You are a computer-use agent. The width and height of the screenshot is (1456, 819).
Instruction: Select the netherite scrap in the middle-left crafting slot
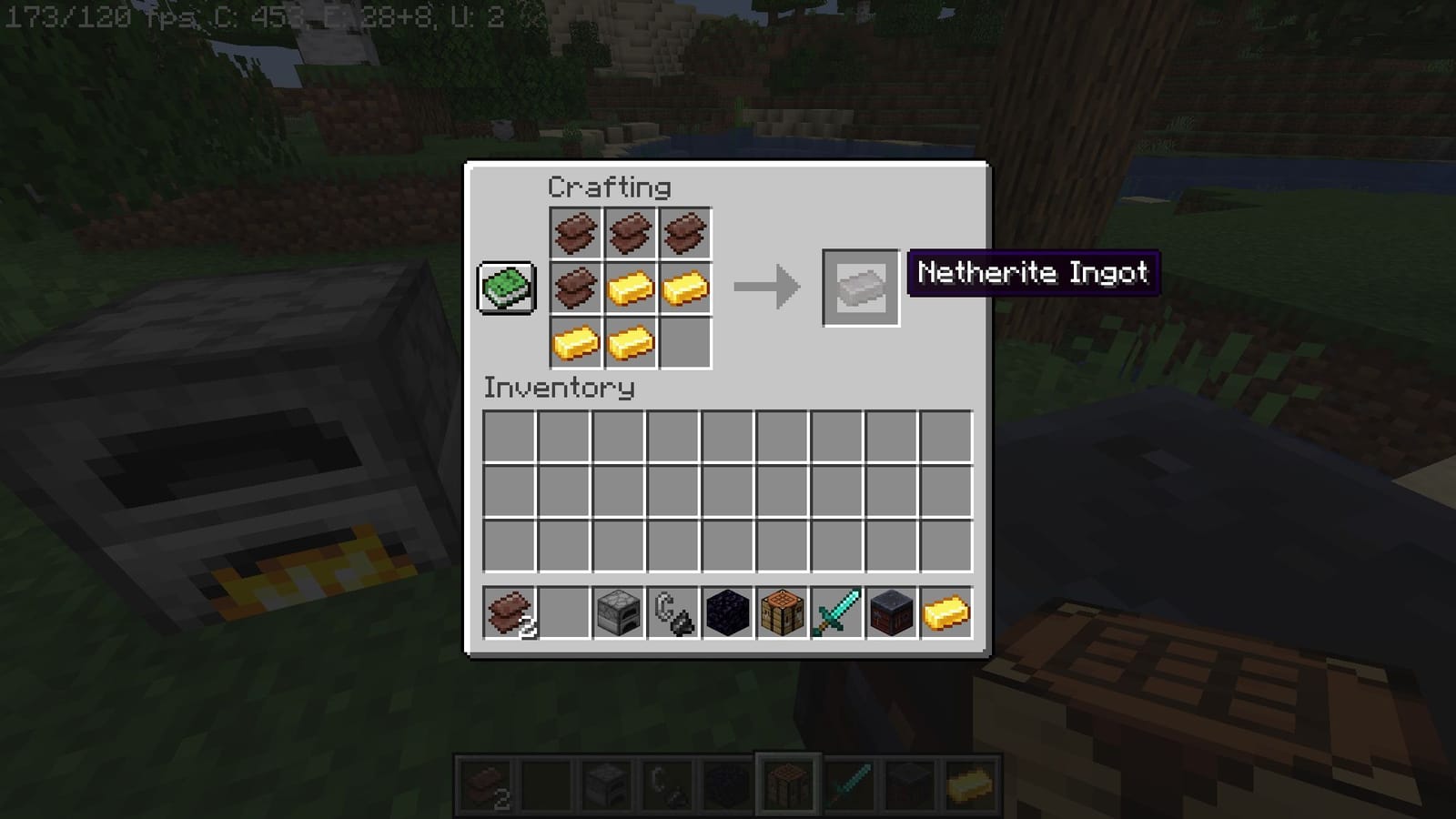575,288
